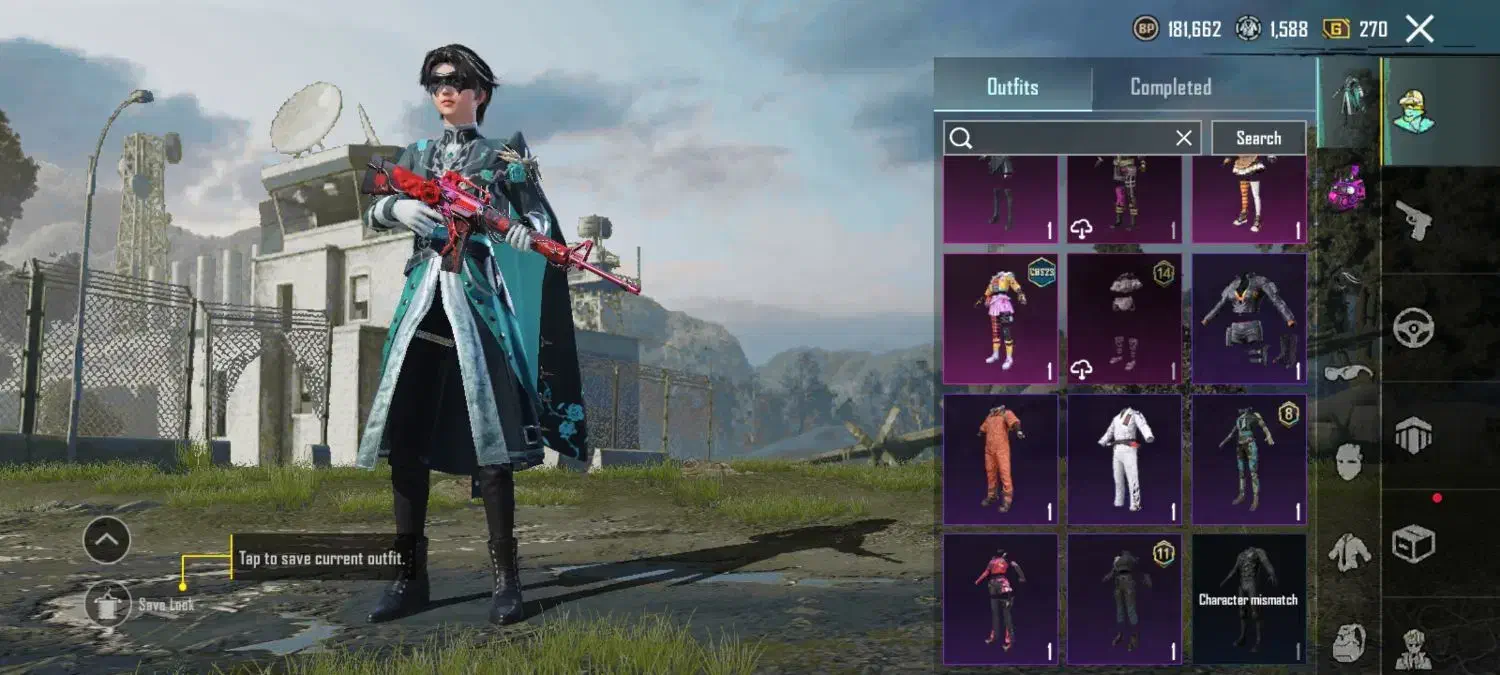Screen dimensions: 1500x675
Task: Hit the Search button
Action: coord(1258,138)
